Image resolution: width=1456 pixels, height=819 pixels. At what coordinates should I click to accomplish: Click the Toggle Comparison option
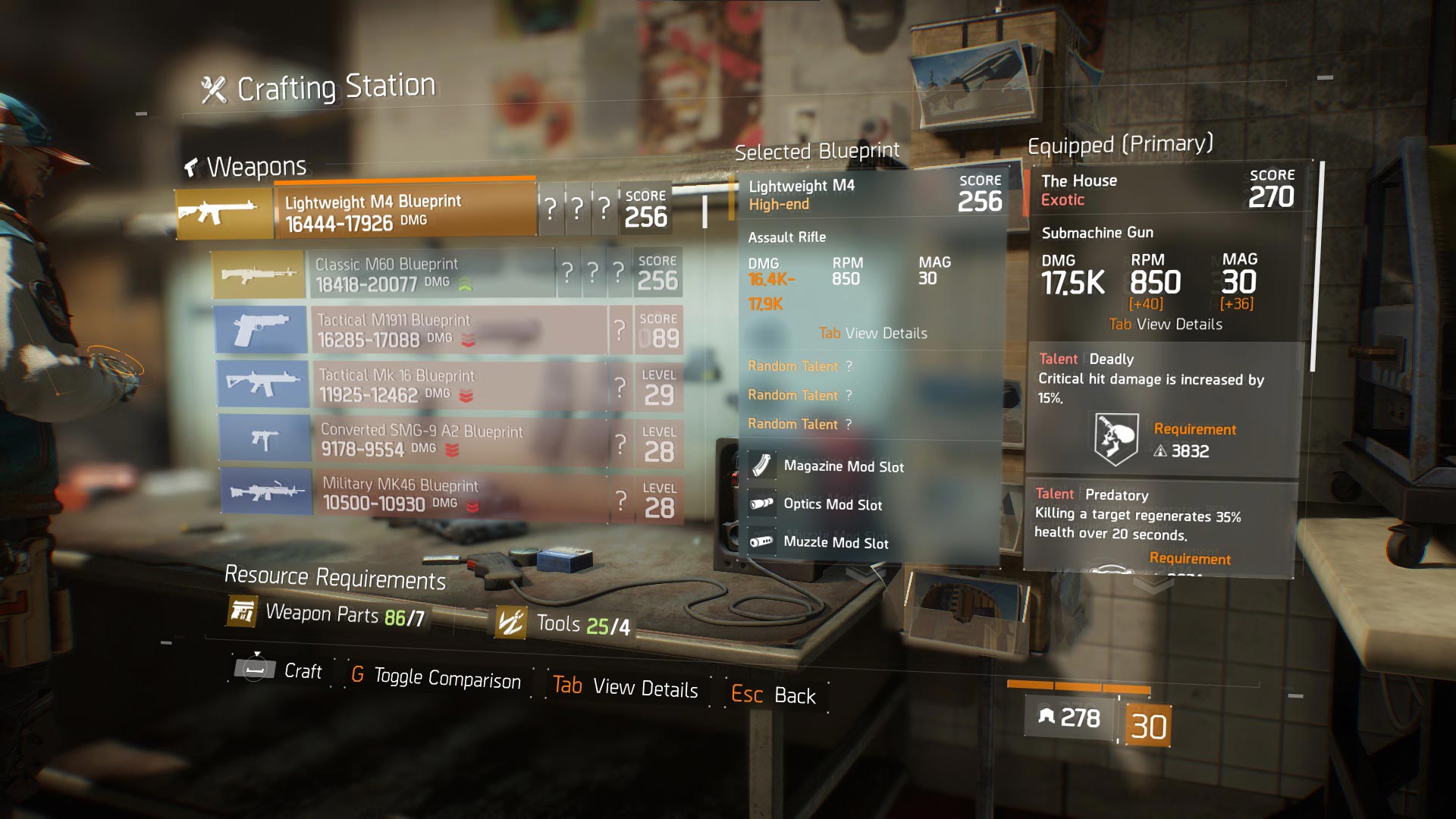(x=436, y=677)
